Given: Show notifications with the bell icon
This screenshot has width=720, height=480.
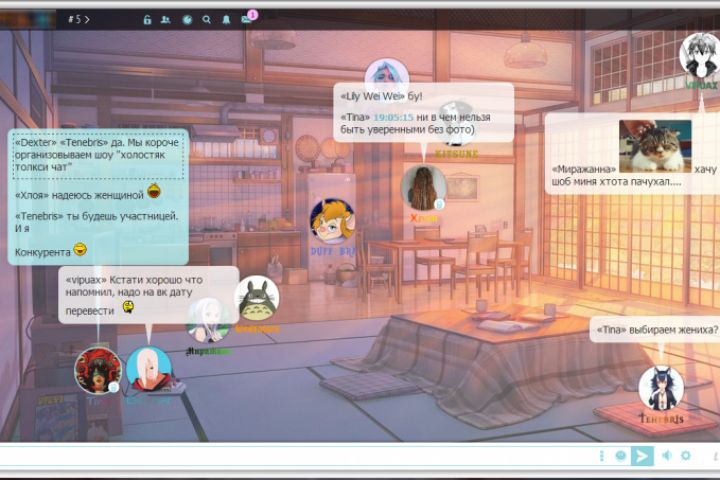Looking at the screenshot, I should [x=226, y=19].
